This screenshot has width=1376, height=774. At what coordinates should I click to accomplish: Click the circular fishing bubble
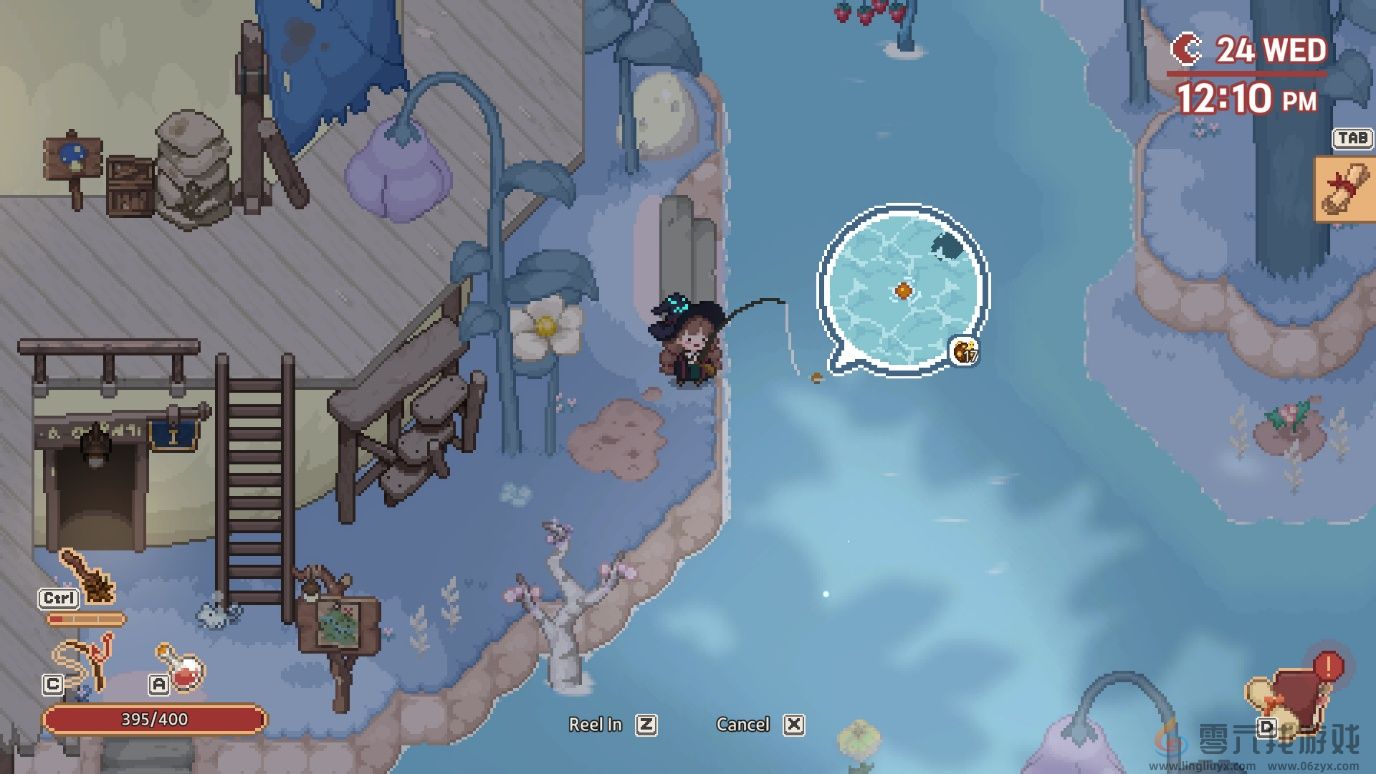point(902,290)
